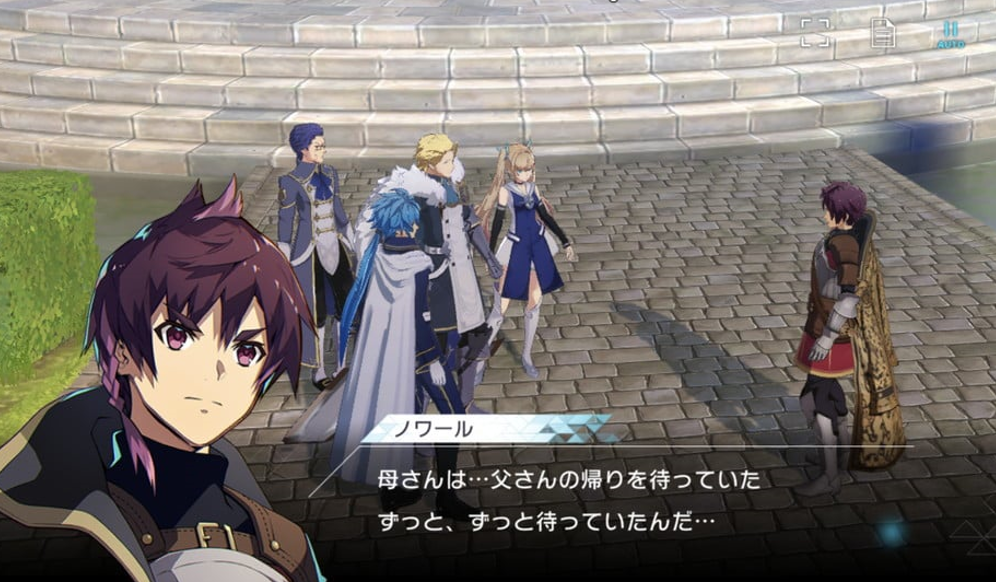This screenshot has width=996, height=582.
Task: Hide the dialogue interface with the frame icon
Action: 815,33
